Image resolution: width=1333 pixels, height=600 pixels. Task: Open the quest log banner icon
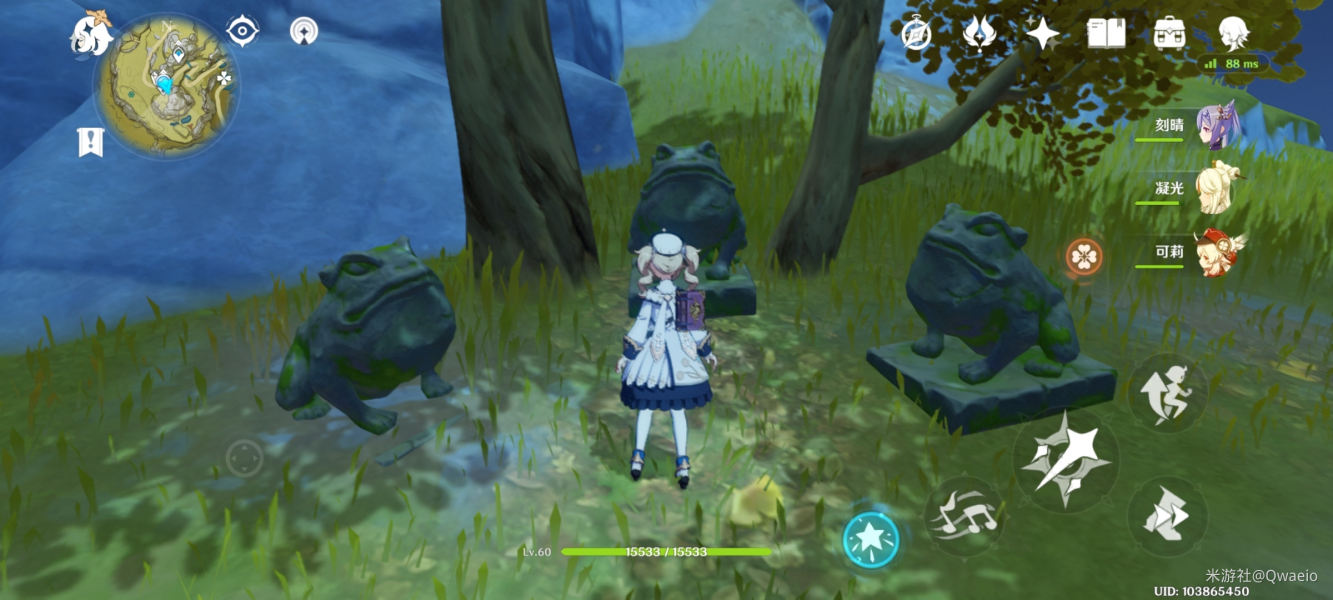coord(90,142)
